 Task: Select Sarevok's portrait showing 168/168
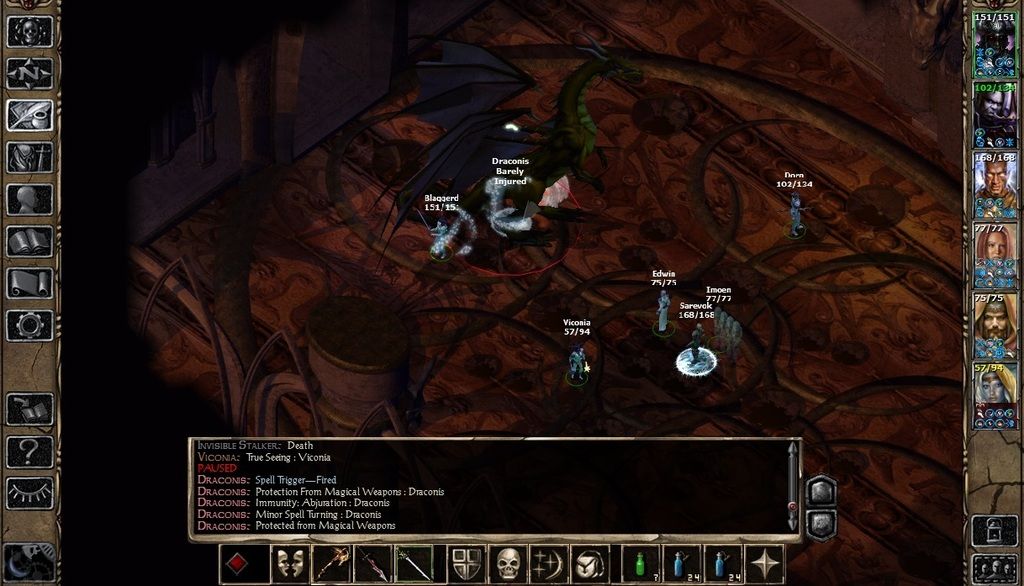(x=994, y=186)
